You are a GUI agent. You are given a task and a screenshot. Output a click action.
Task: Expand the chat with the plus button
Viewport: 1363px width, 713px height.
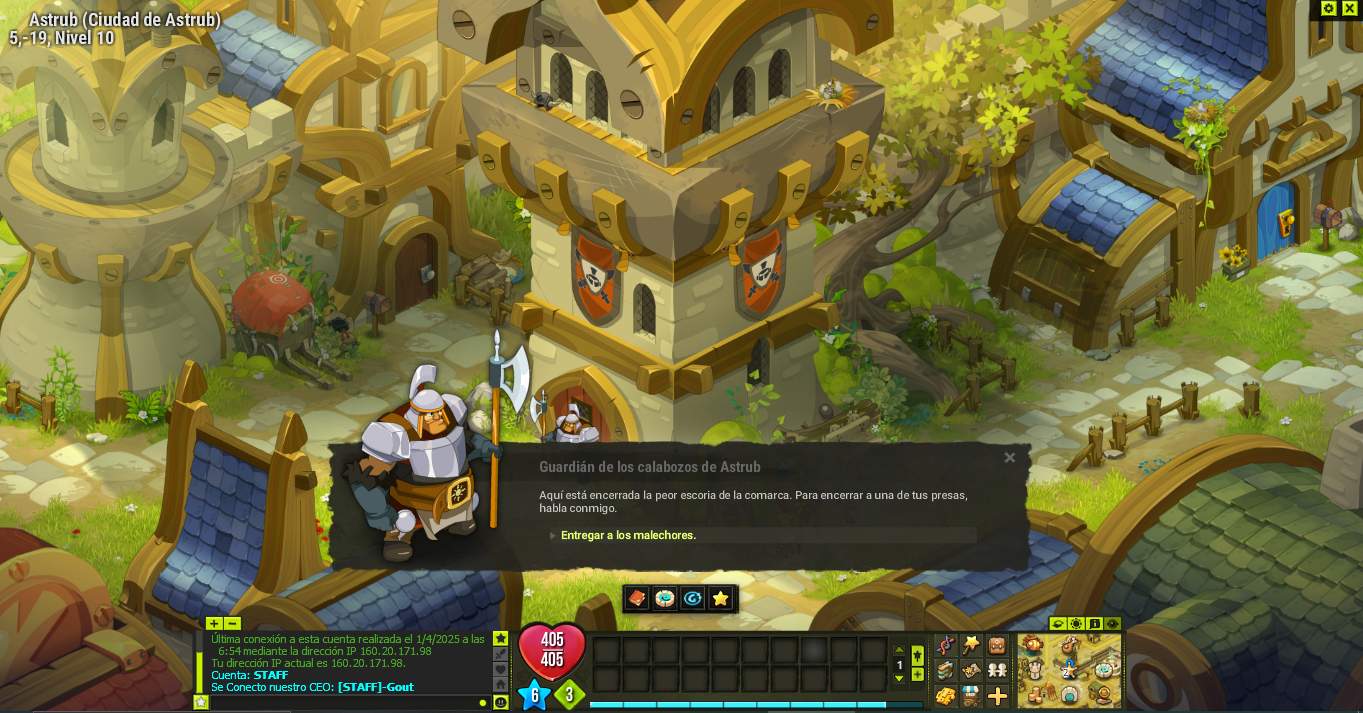[x=214, y=623]
